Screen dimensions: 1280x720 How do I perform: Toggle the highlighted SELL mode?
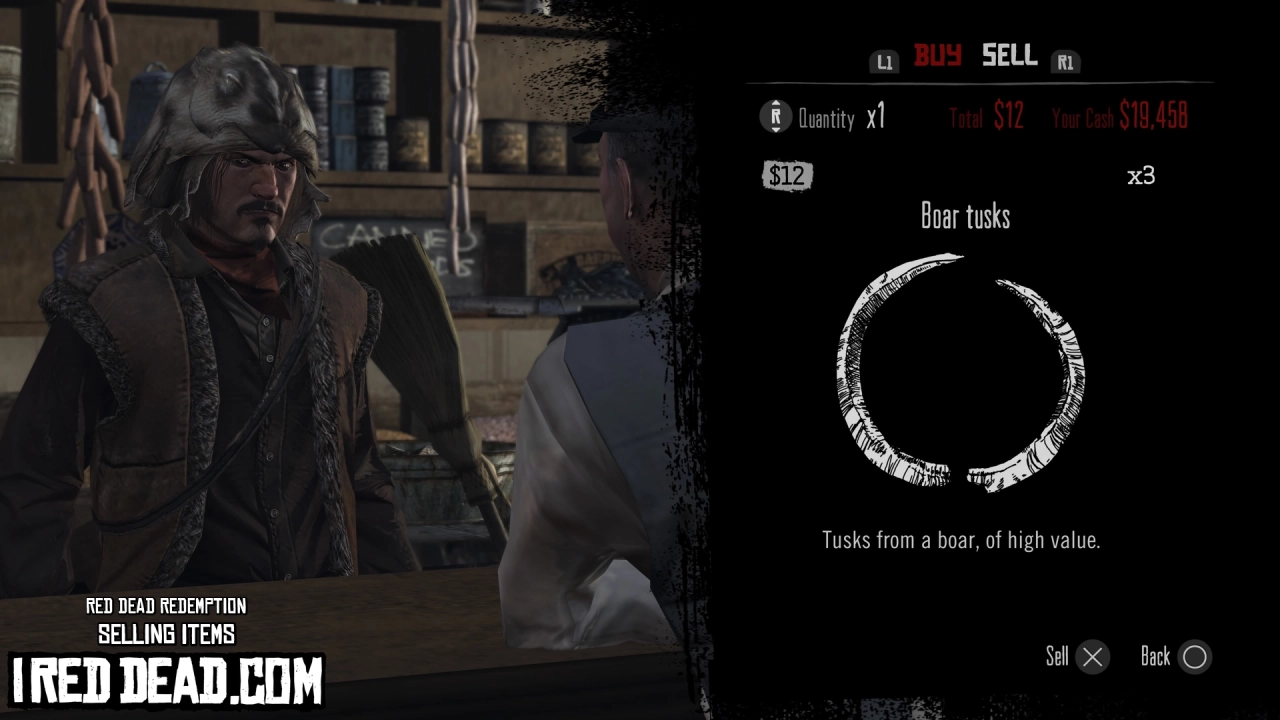(x=1009, y=56)
